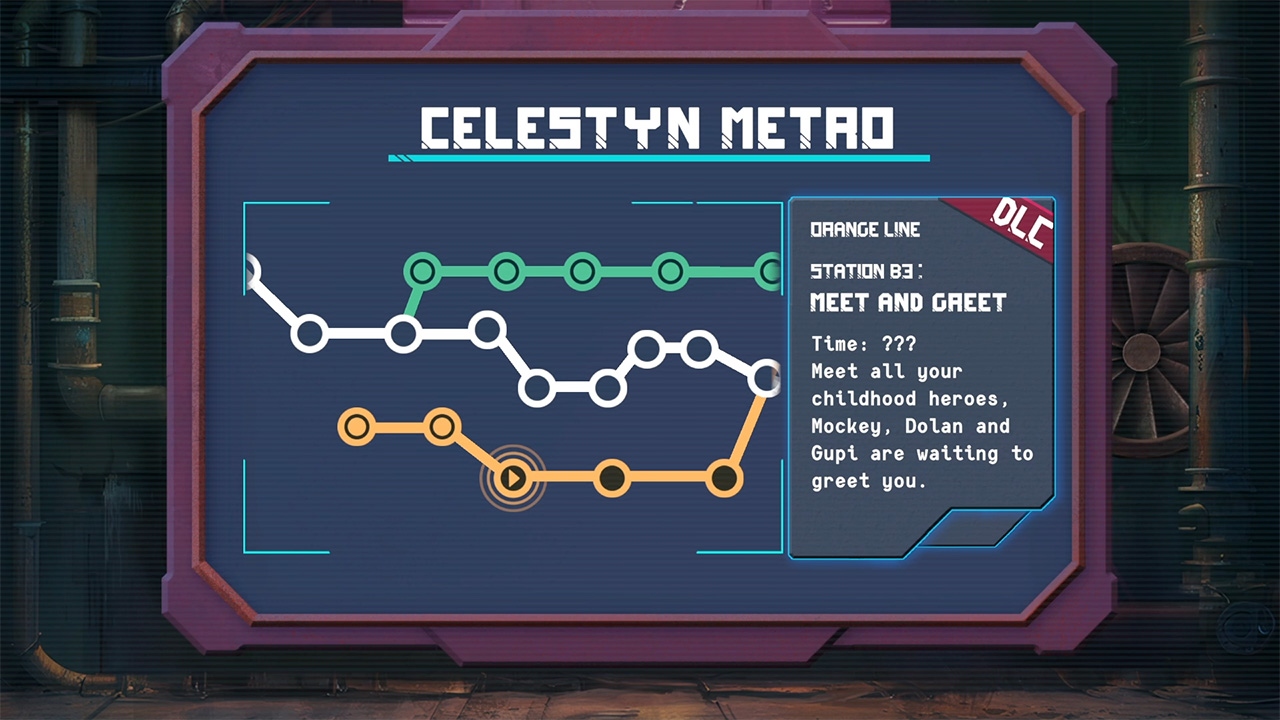Select the middle black station on the orange line
This screenshot has width=1280, height=720.
pos(612,478)
